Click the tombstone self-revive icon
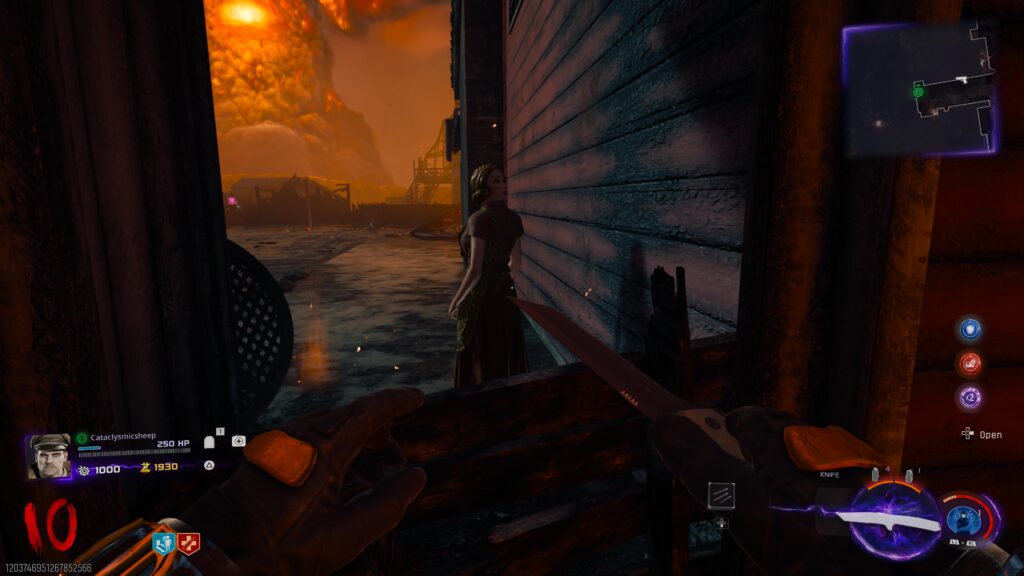This screenshot has width=1024, height=576. point(210,441)
